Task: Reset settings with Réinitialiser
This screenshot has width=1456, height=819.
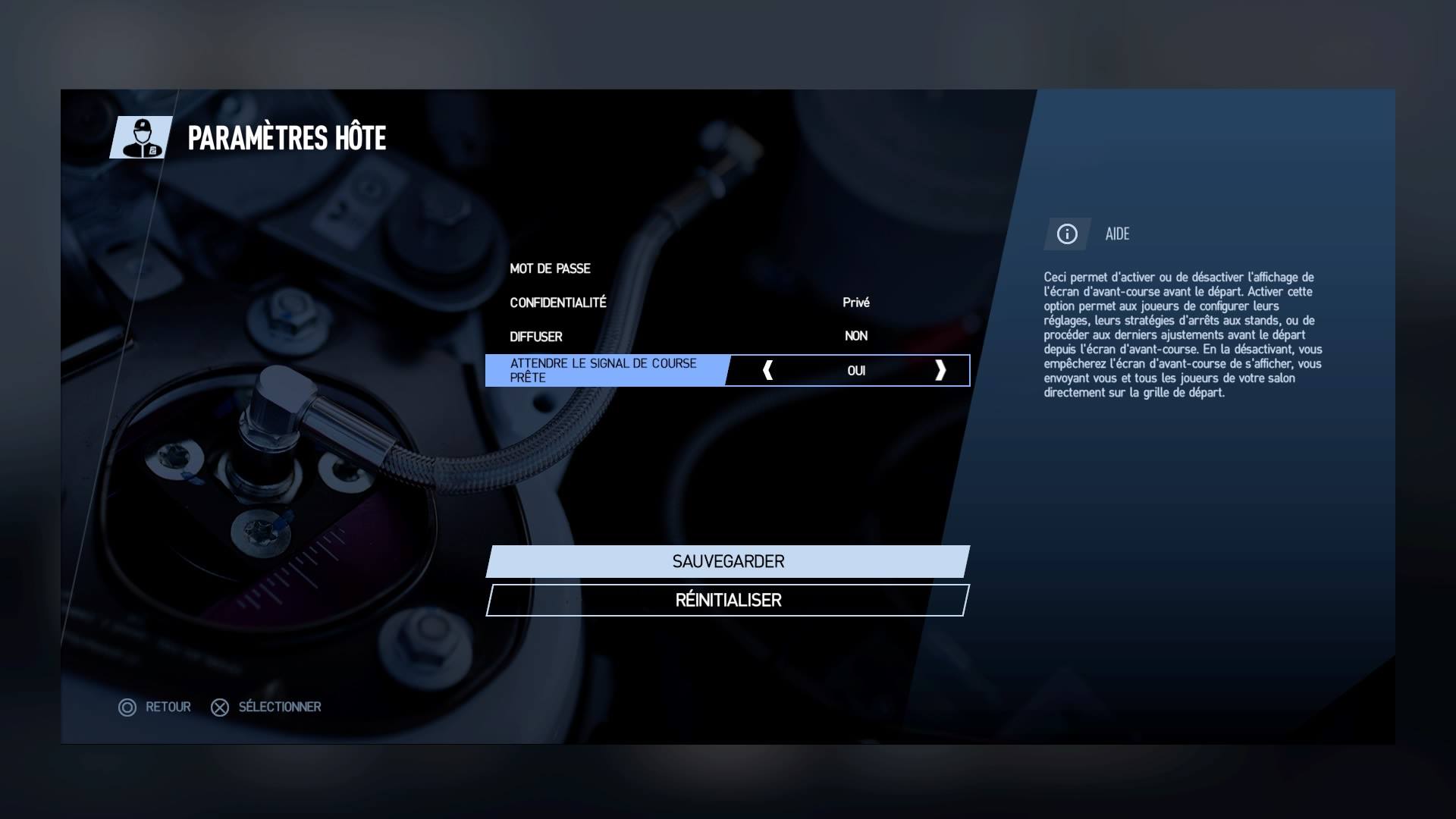Action: click(x=727, y=601)
